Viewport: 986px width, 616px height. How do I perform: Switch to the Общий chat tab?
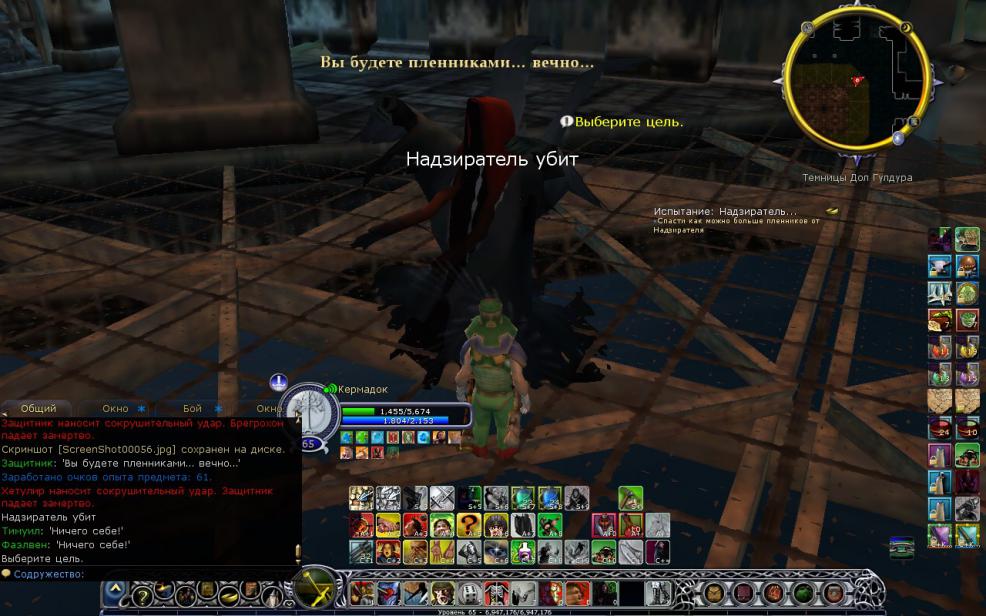[38, 408]
